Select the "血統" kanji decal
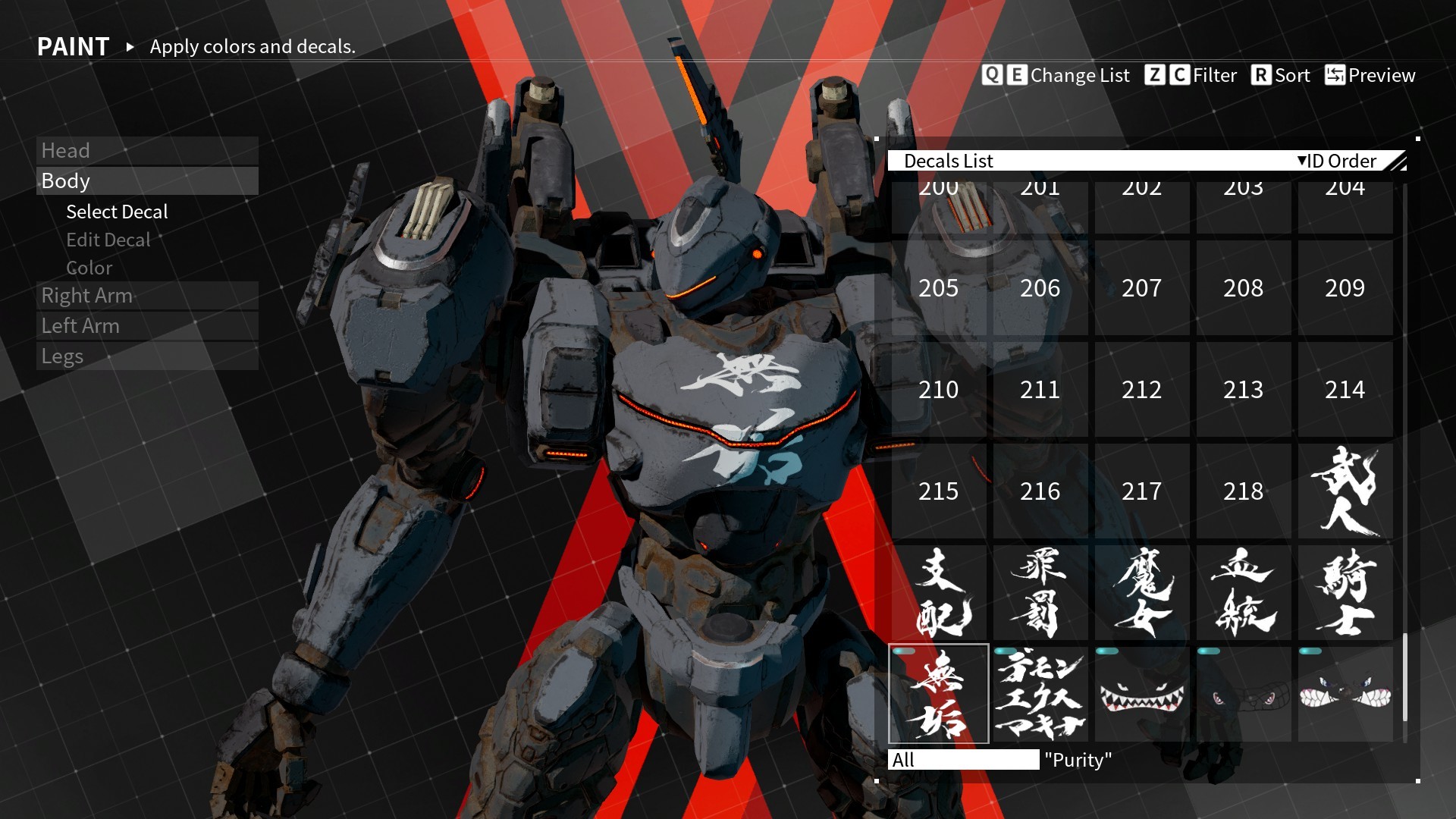1456x819 pixels. click(1243, 592)
